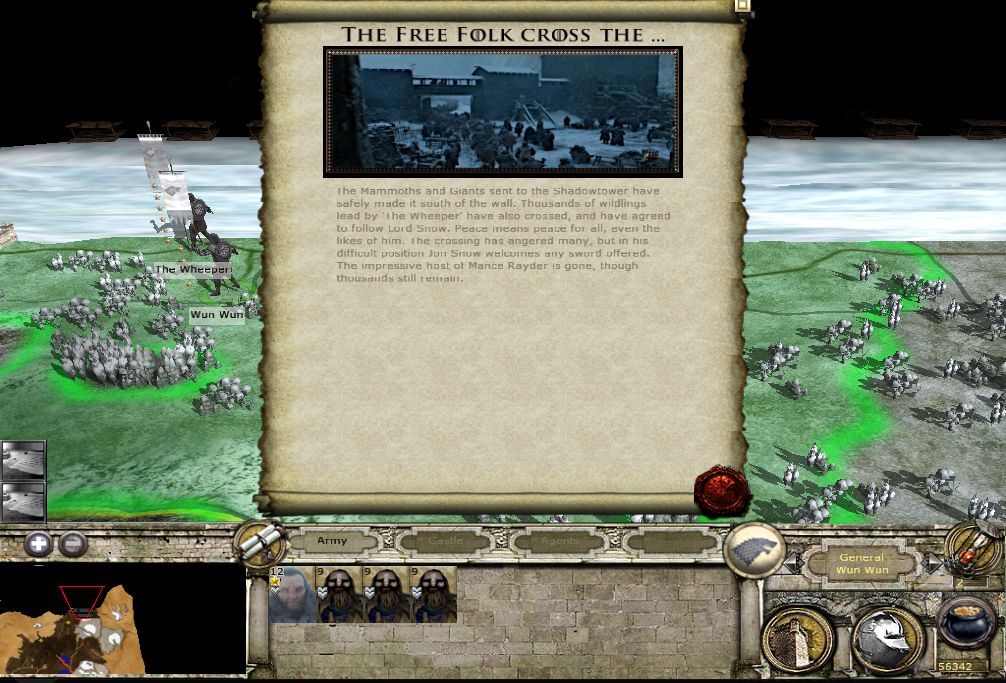
Task: Select the general's portrait unit card
Action: 291,595
